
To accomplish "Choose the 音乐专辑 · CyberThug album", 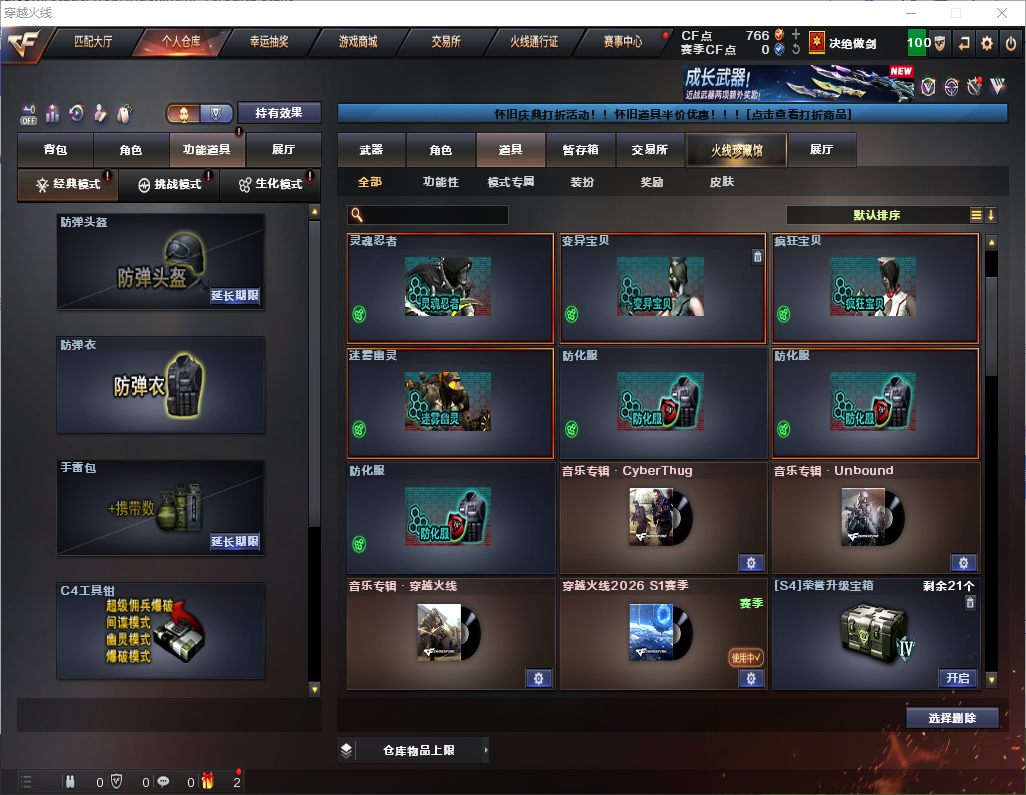I will click(x=663, y=517).
